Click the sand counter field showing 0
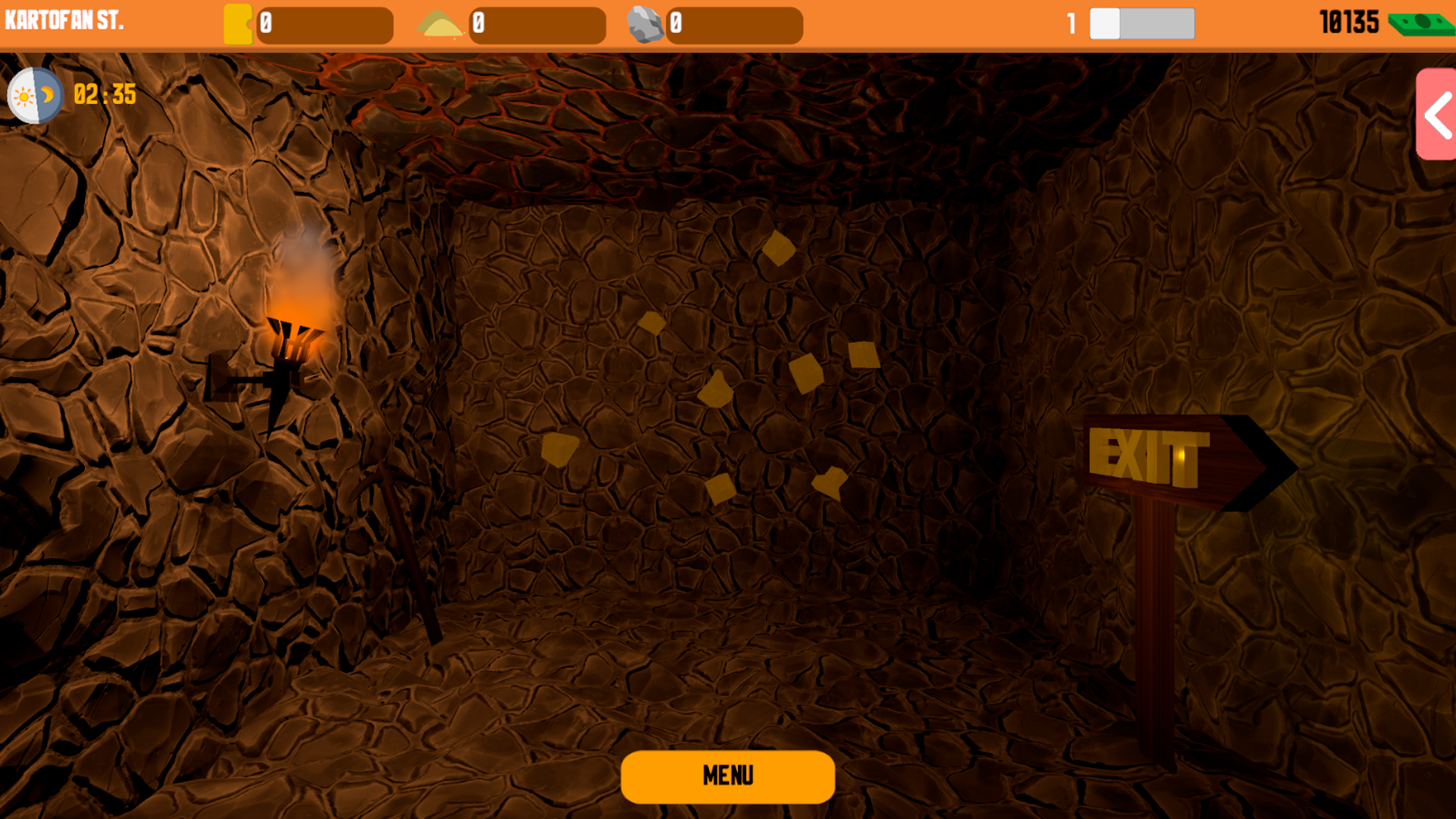Image resolution: width=1456 pixels, height=819 pixels. click(x=538, y=26)
